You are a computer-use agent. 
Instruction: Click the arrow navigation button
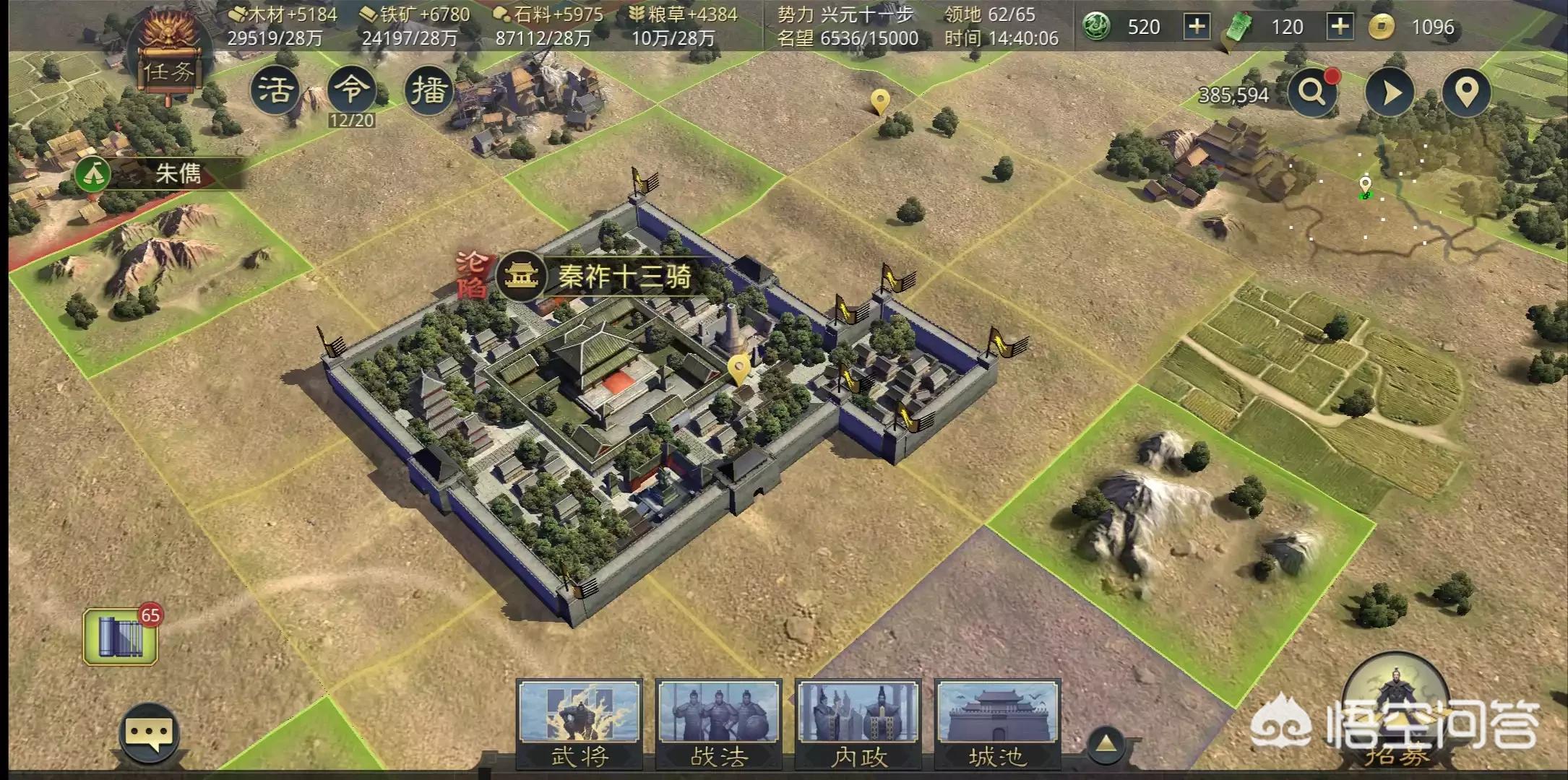[1389, 92]
